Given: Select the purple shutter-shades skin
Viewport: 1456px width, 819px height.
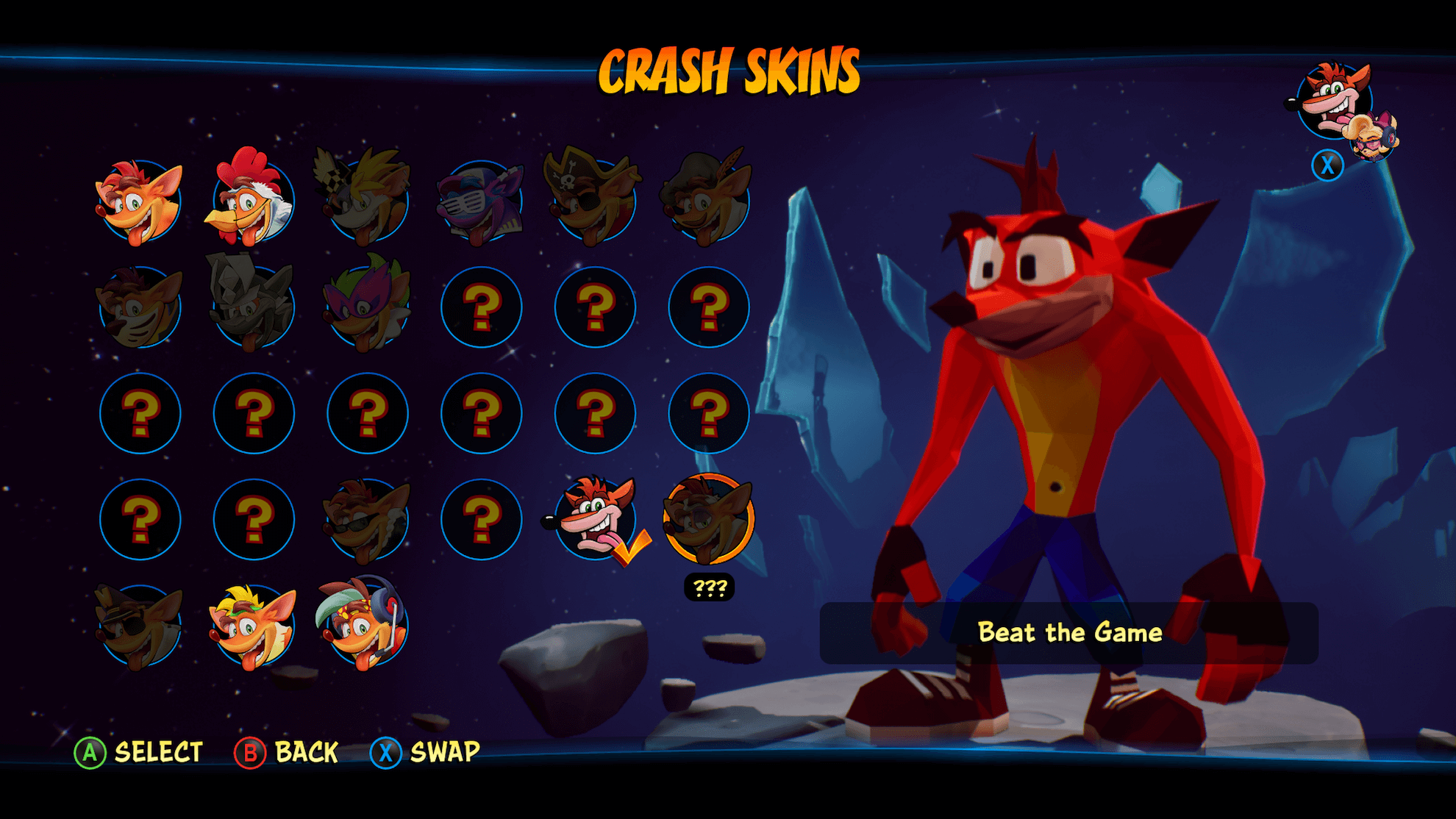Looking at the screenshot, I should [481, 201].
